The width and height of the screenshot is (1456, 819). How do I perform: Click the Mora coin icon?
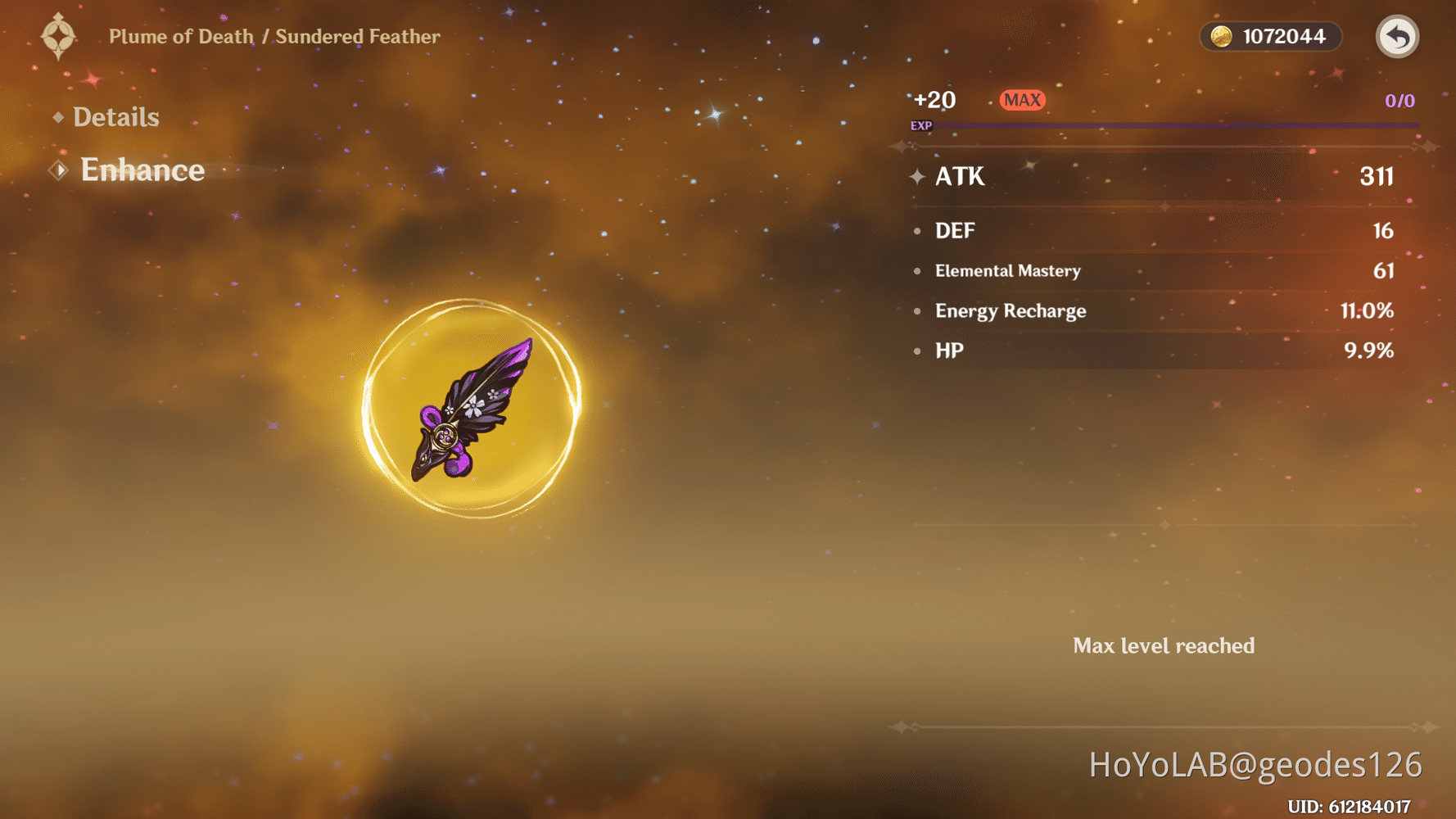click(x=1220, y=36)
